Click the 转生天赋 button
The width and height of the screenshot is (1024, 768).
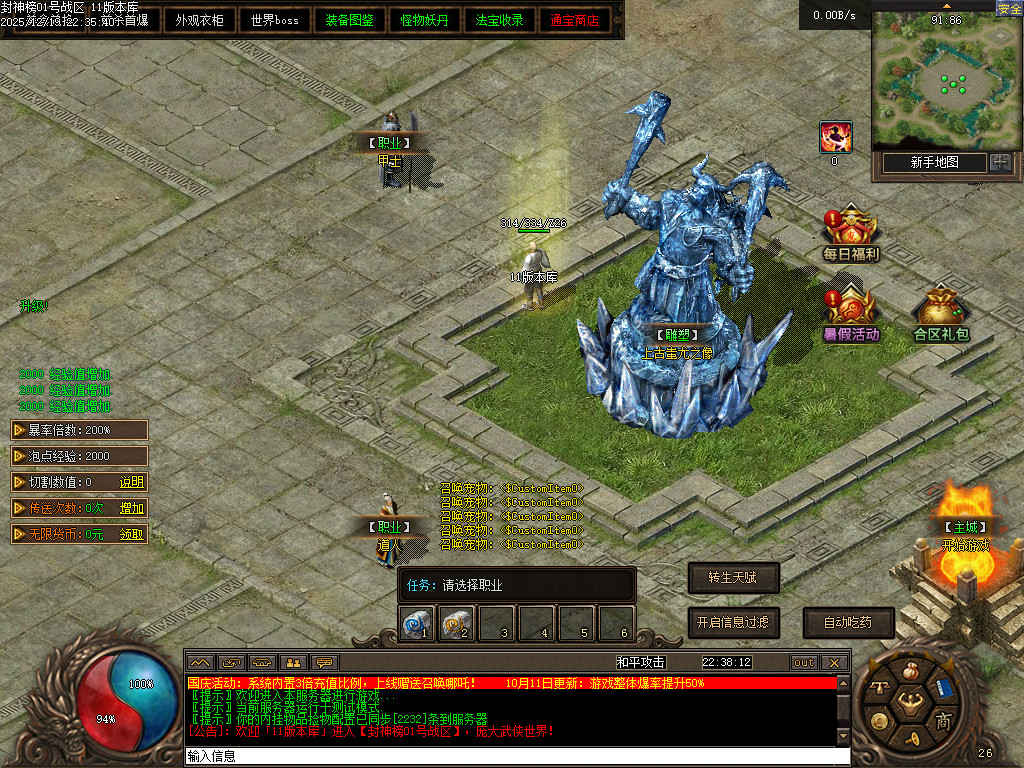pyautogui.click(x=733, y=577)
